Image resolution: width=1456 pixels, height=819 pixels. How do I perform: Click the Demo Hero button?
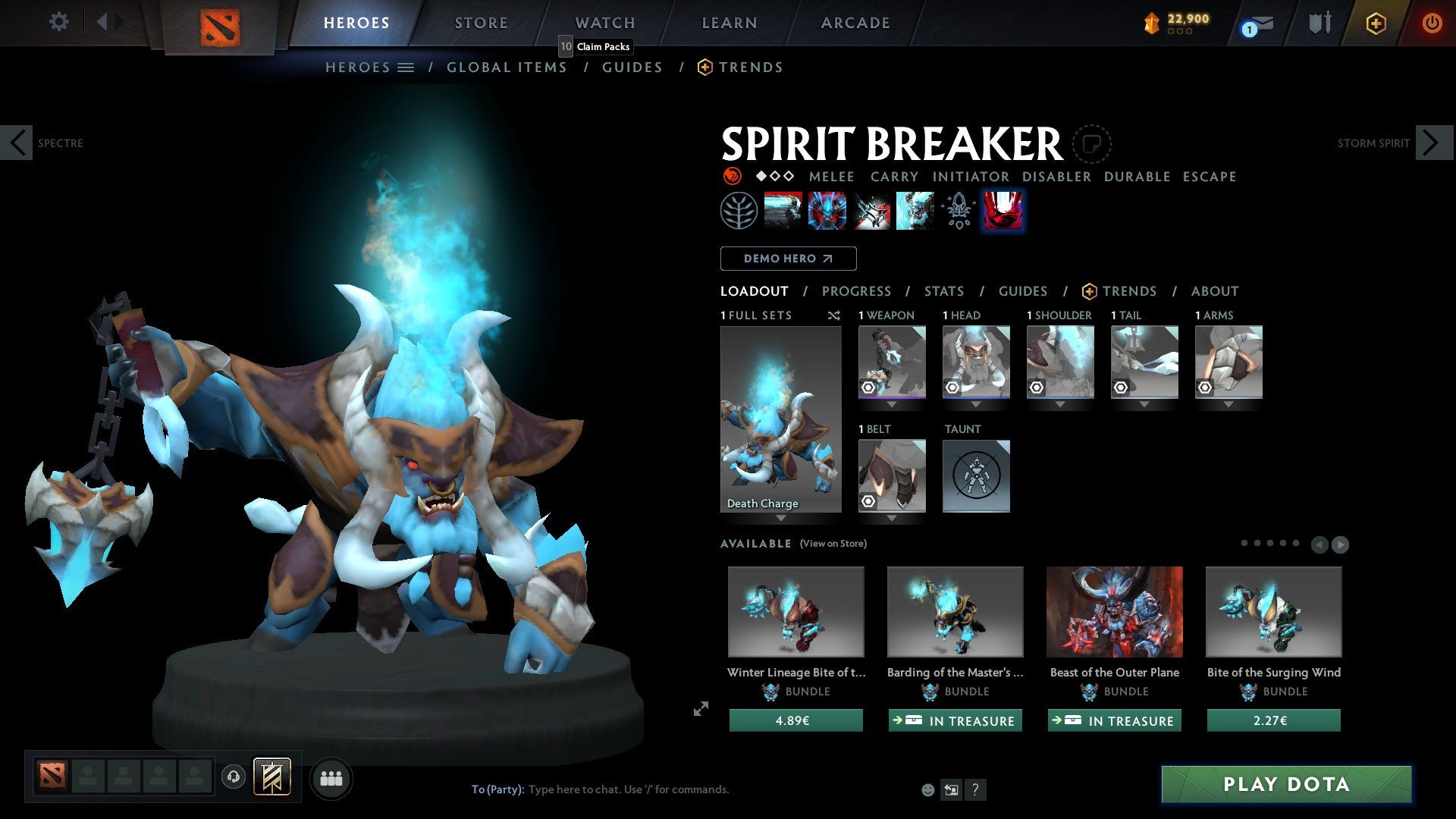(787, 259)
